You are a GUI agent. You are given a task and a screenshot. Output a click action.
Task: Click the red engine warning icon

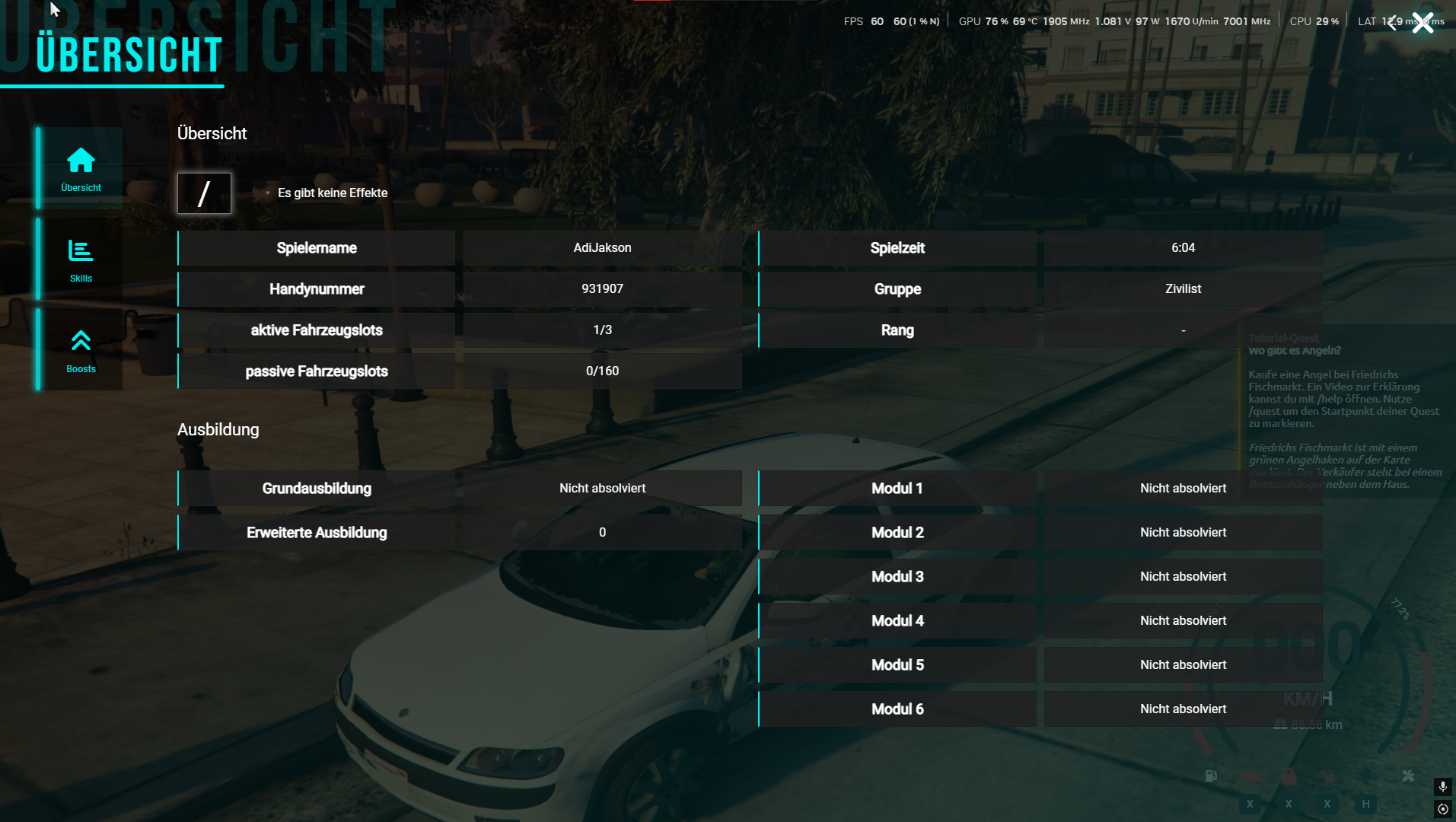coord(1251,776)
